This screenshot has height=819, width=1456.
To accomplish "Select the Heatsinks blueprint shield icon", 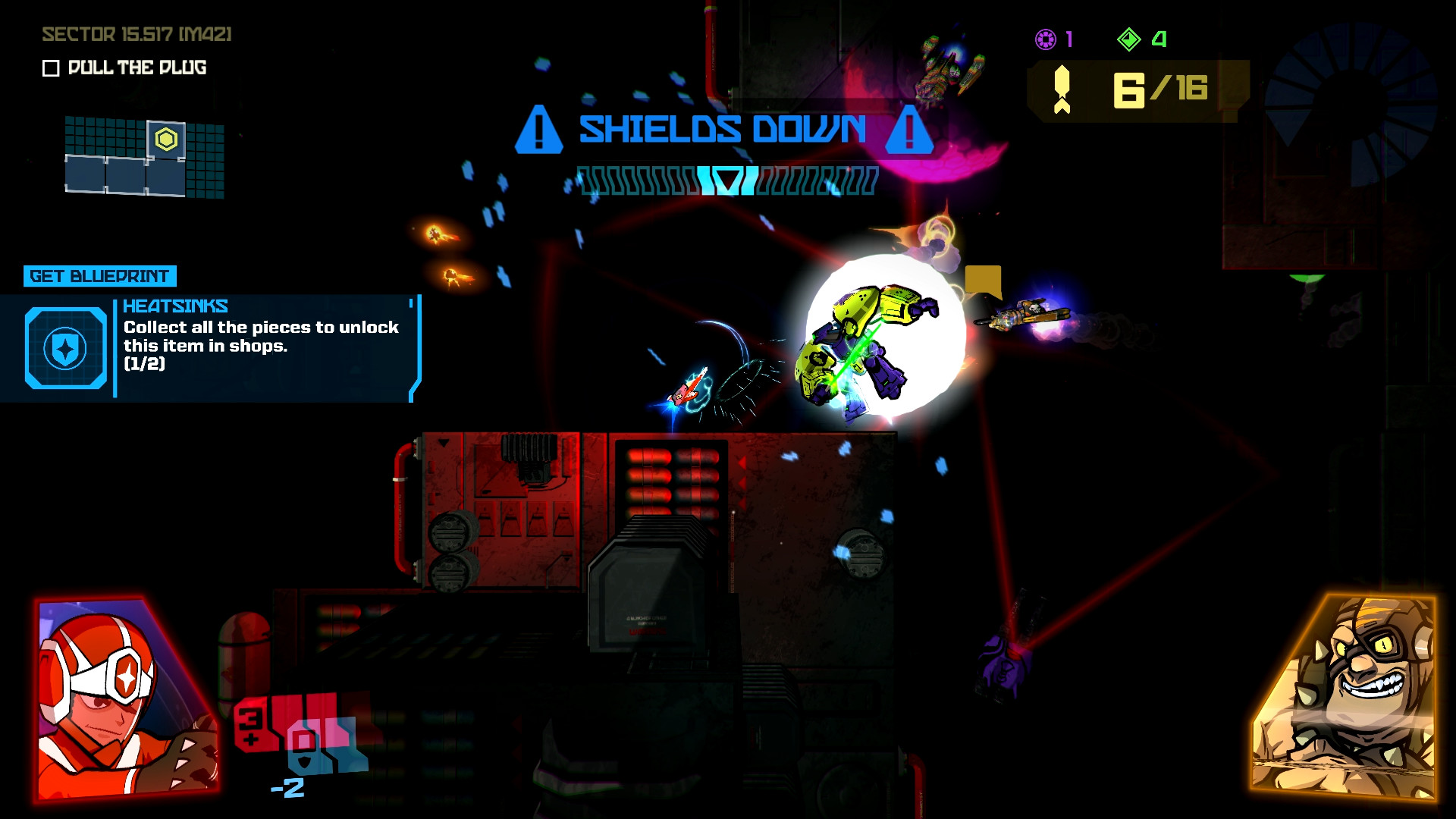I will click(64, 347).
